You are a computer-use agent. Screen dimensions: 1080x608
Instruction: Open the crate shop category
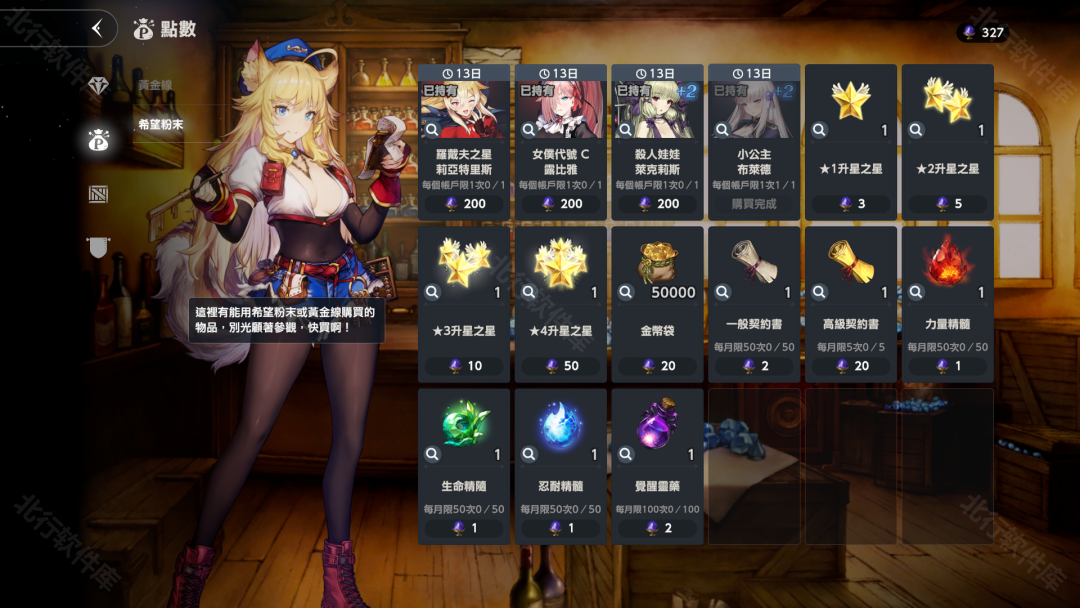(98, 194)
